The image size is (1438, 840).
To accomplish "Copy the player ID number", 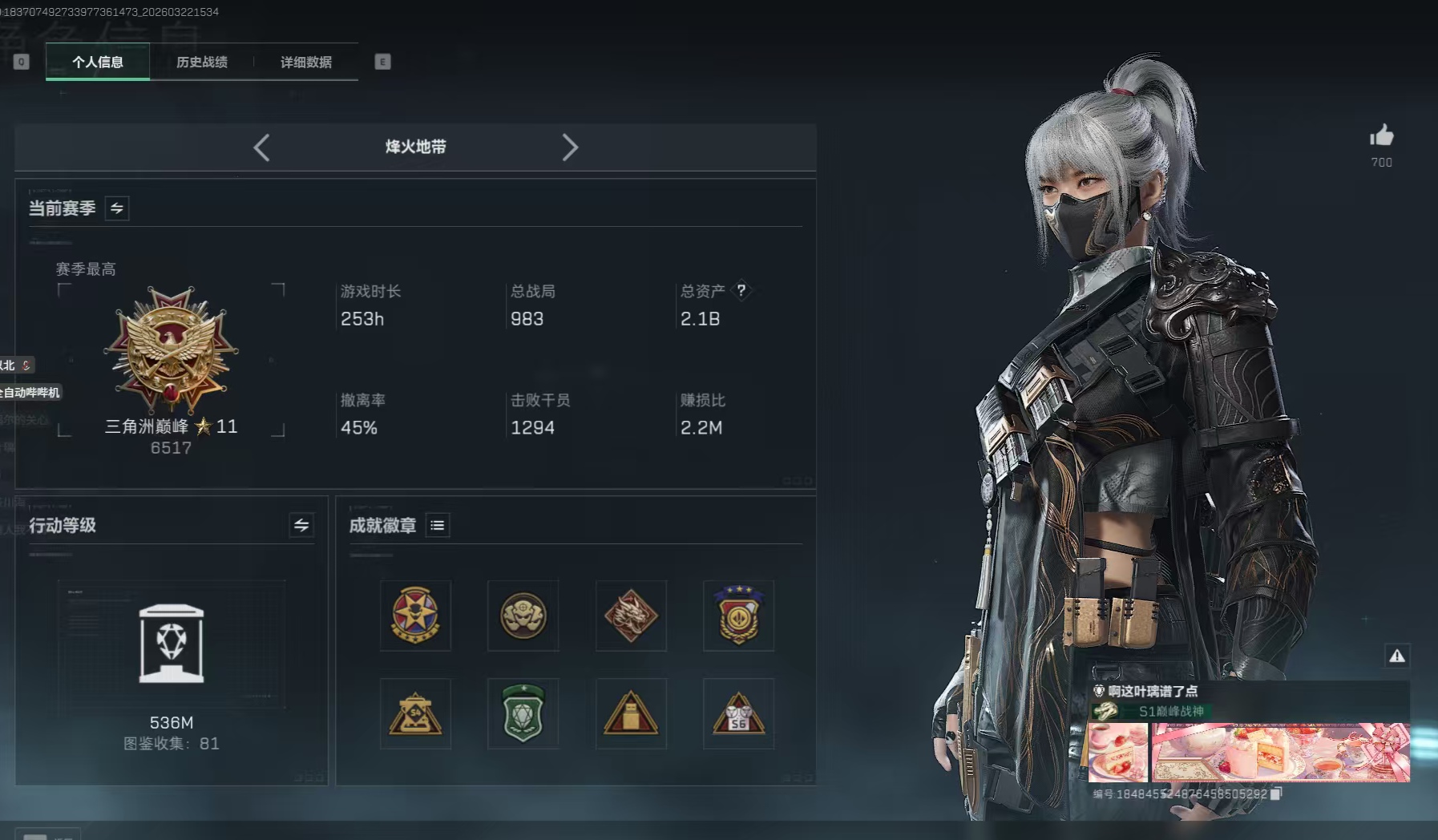I will click(x=1277, y=794).
